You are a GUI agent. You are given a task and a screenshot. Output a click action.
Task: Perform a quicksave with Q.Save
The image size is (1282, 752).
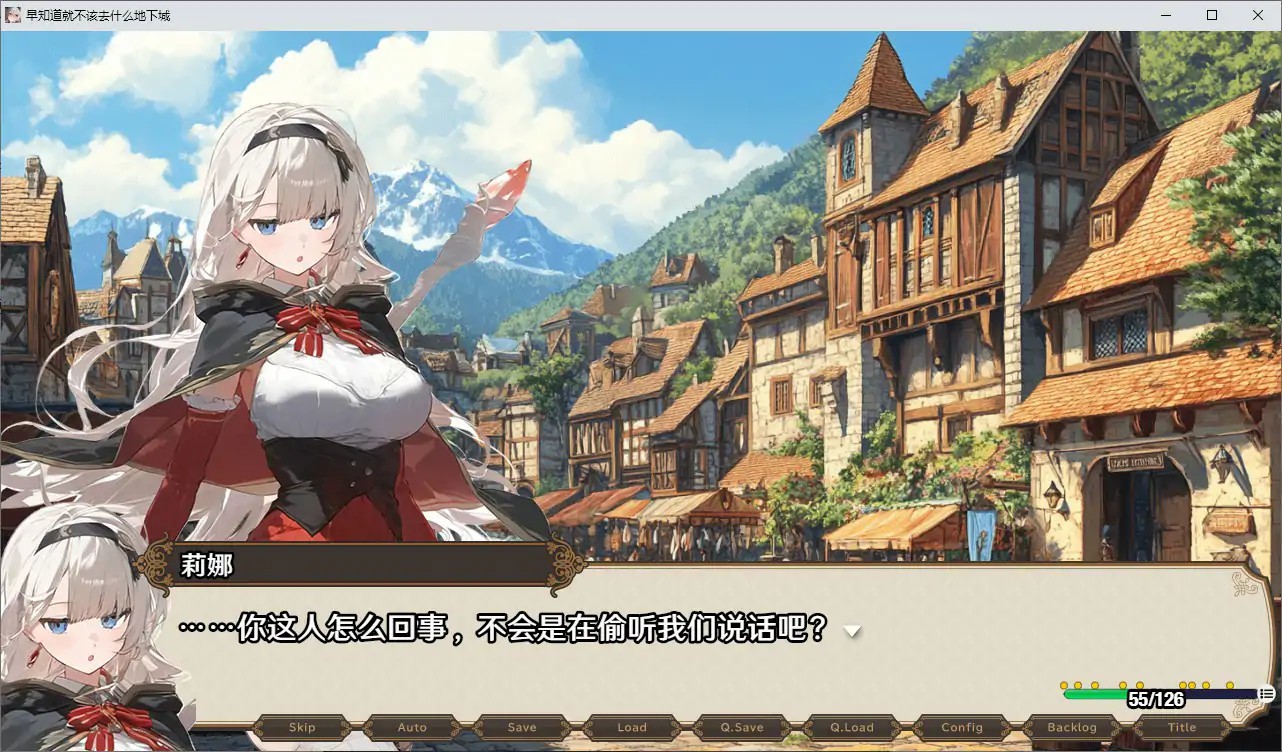(x=741, y=727)
